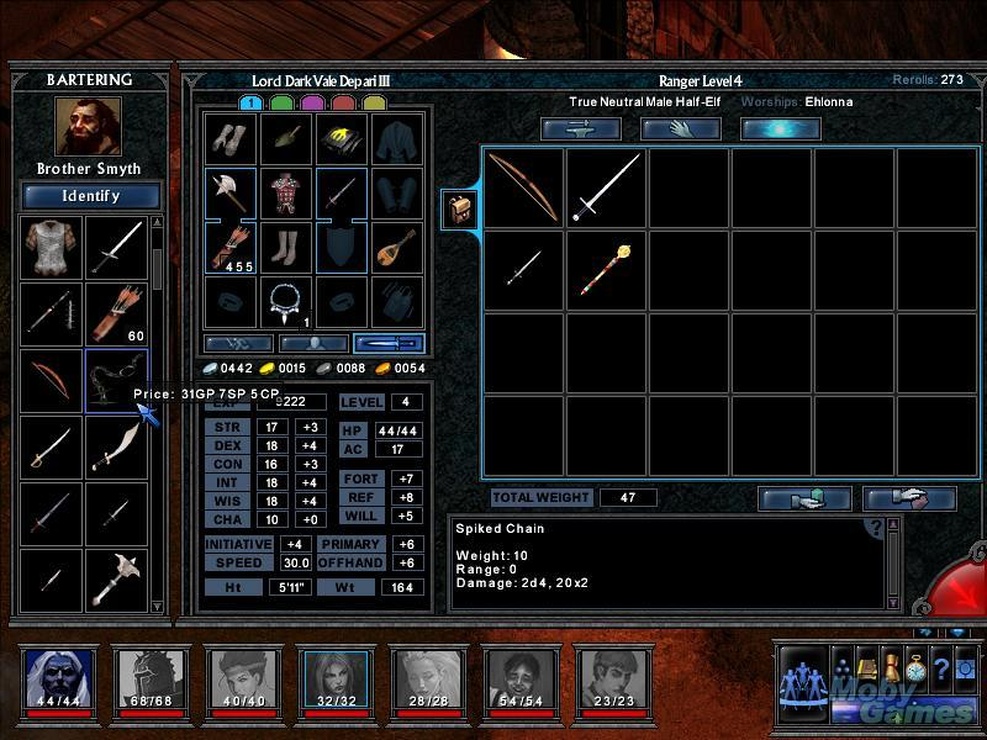Click the anvil crafting button

click(x=580, y=129)
